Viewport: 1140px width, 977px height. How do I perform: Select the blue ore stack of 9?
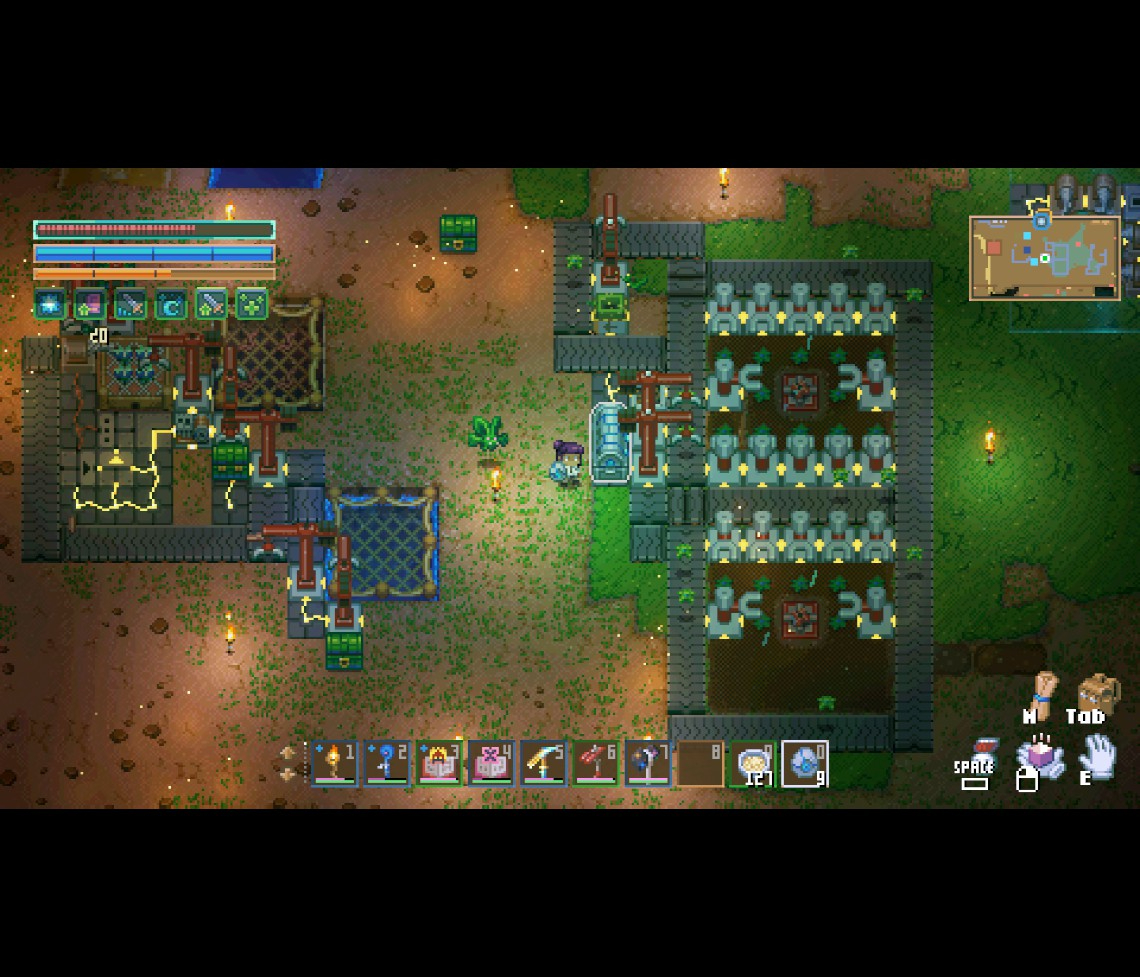(x=804, y=764)
